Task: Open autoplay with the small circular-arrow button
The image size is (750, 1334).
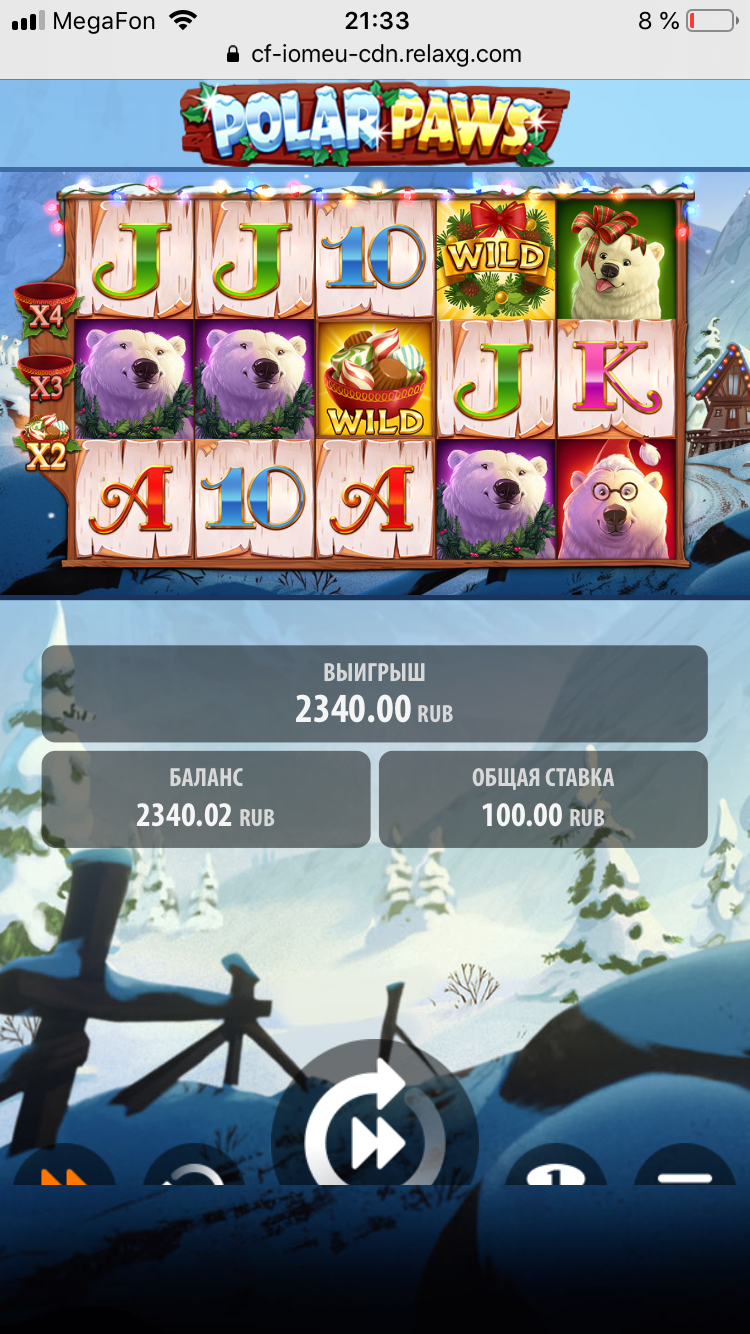Action: (x=194, y=1172)
